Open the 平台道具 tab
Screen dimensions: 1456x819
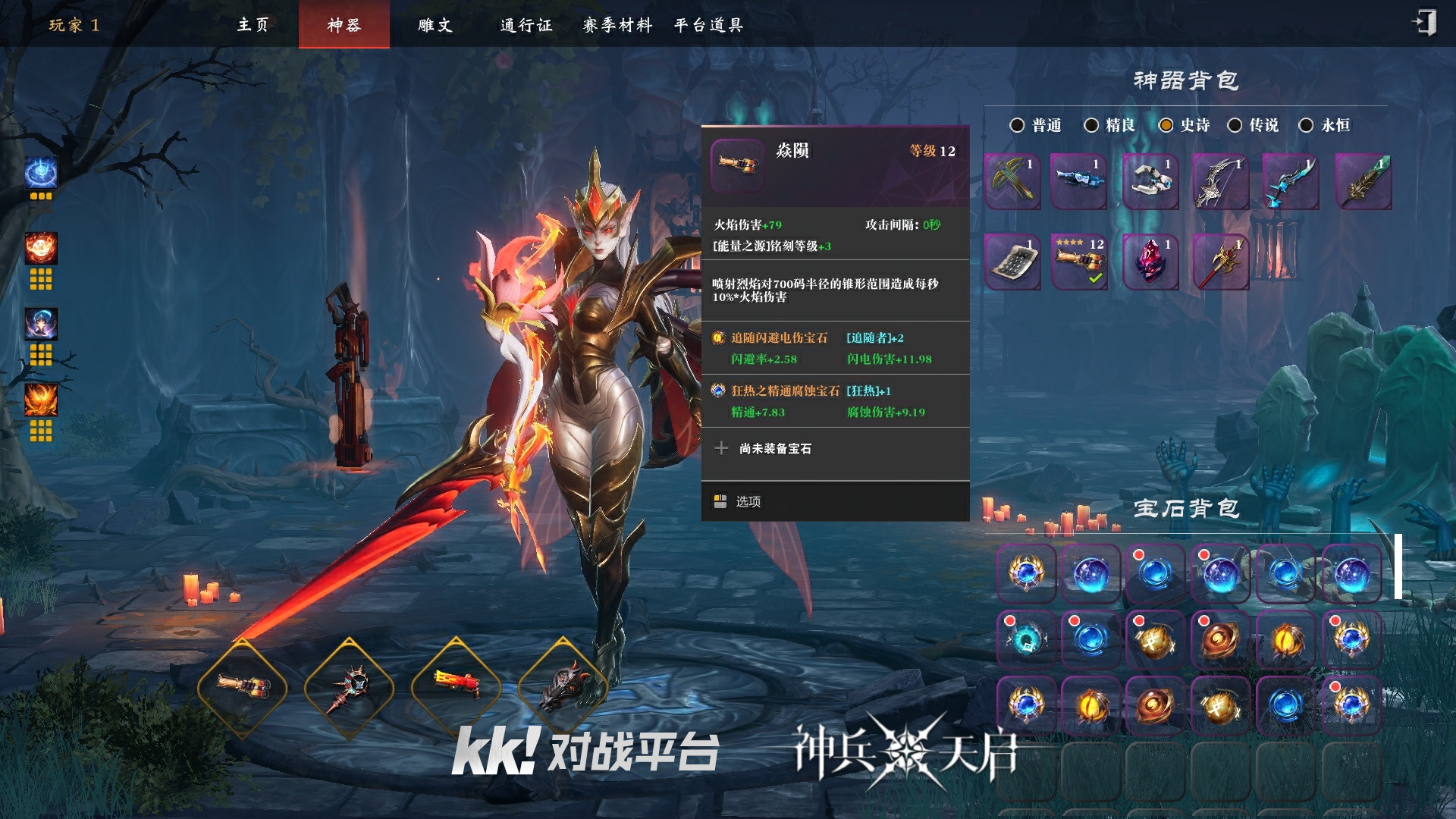[708, 25]
